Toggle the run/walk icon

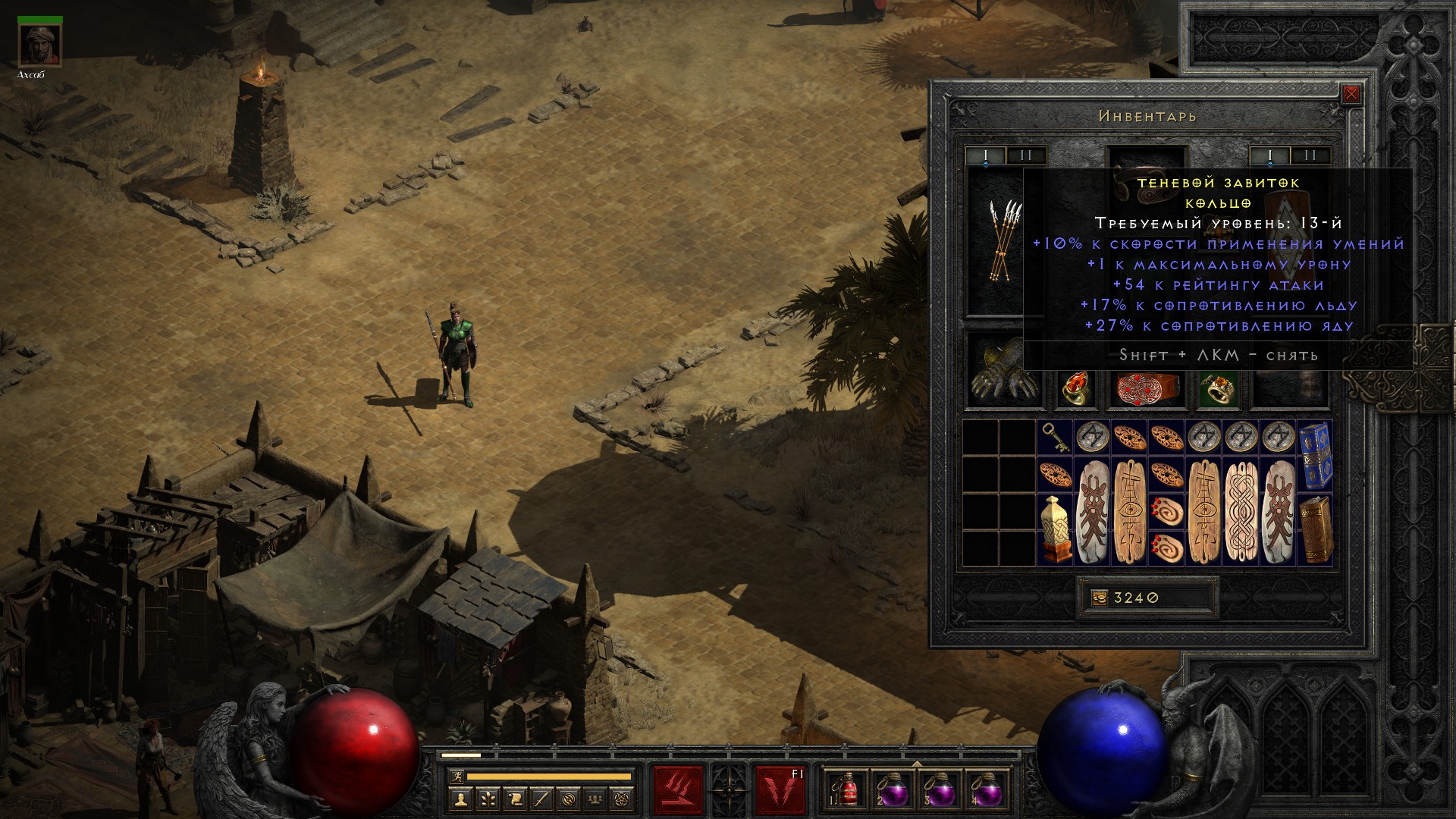click(457, 777)
